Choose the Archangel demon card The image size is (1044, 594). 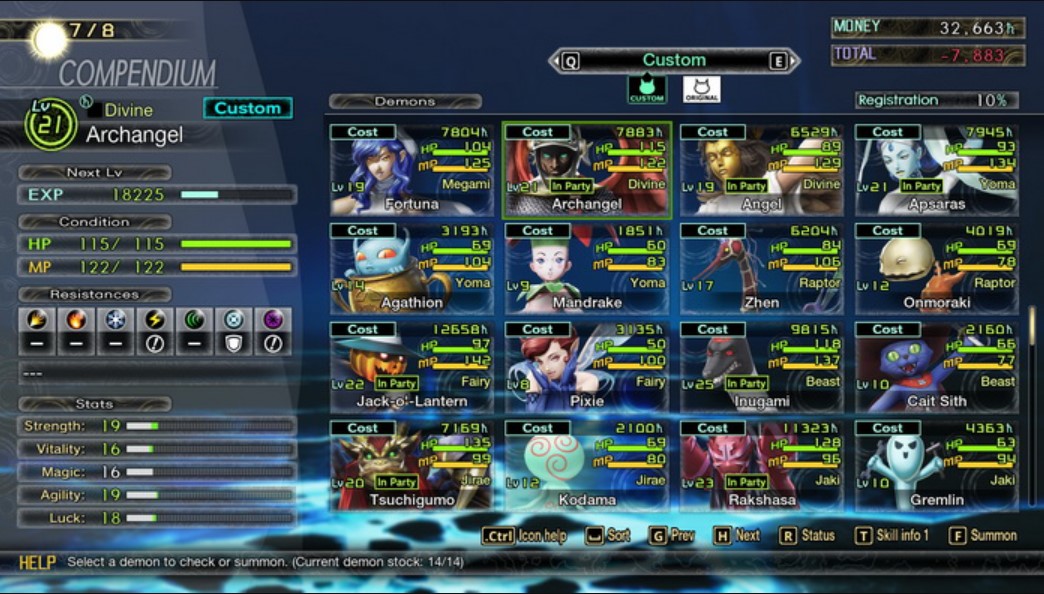(587, 170)
